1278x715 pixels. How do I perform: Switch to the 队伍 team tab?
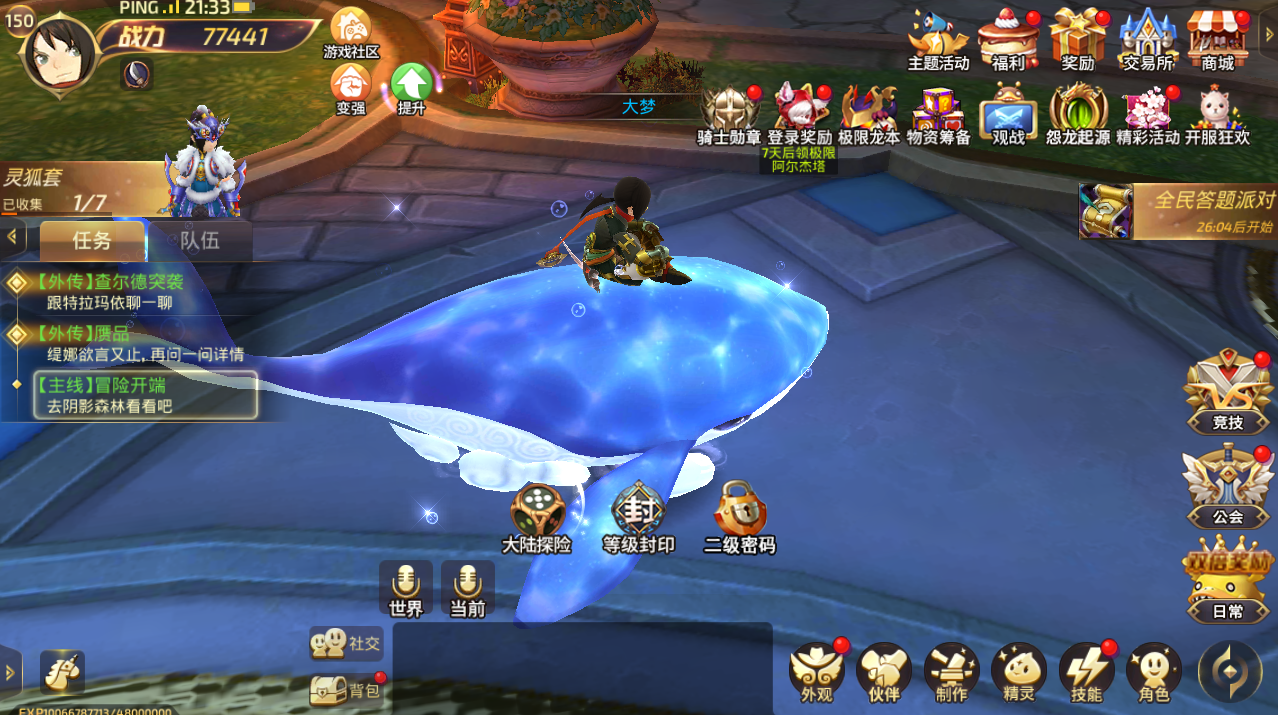pyautogui.click(x=199, y=241)
